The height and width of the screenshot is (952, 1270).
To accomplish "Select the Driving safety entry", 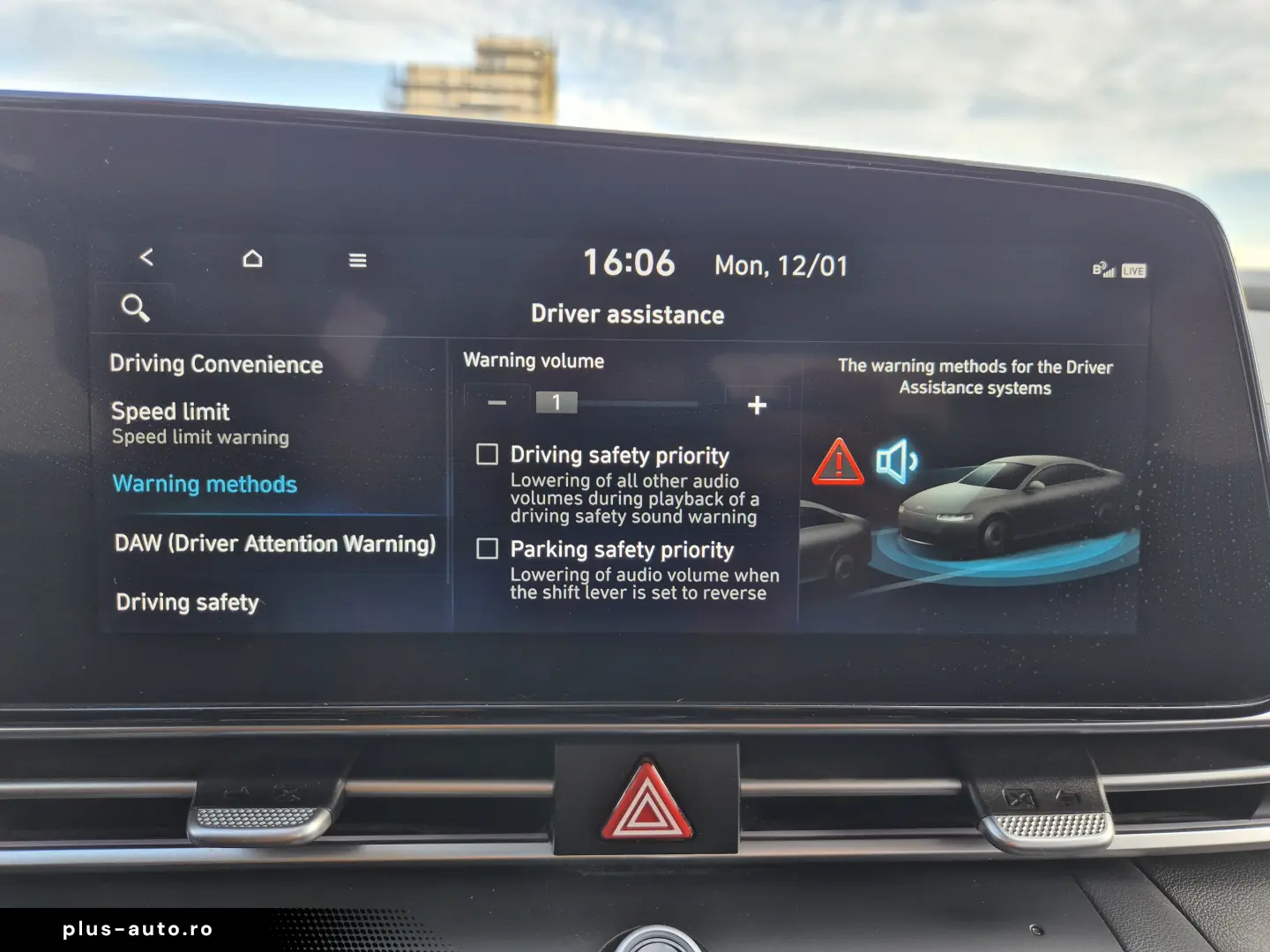I will click(x=187, y=602).
